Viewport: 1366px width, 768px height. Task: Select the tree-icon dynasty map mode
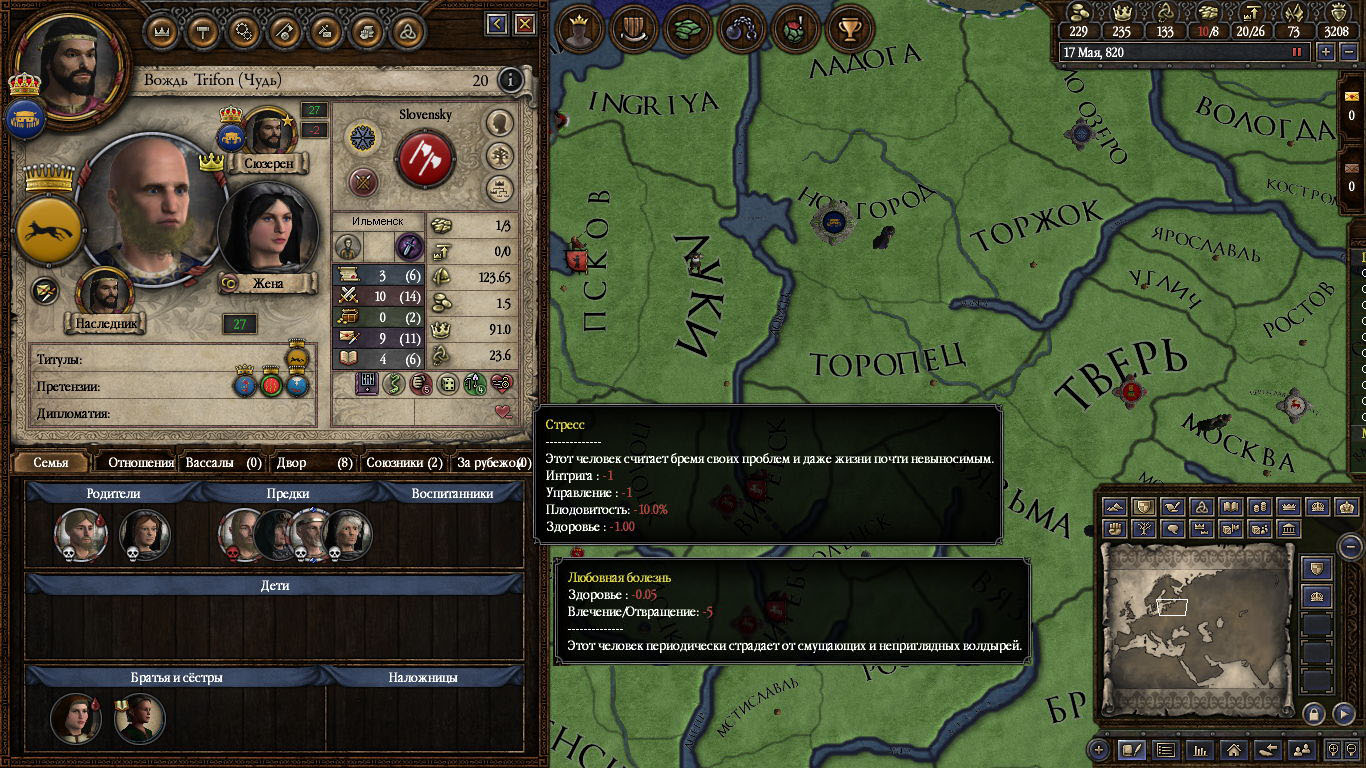click(1143, 529)
